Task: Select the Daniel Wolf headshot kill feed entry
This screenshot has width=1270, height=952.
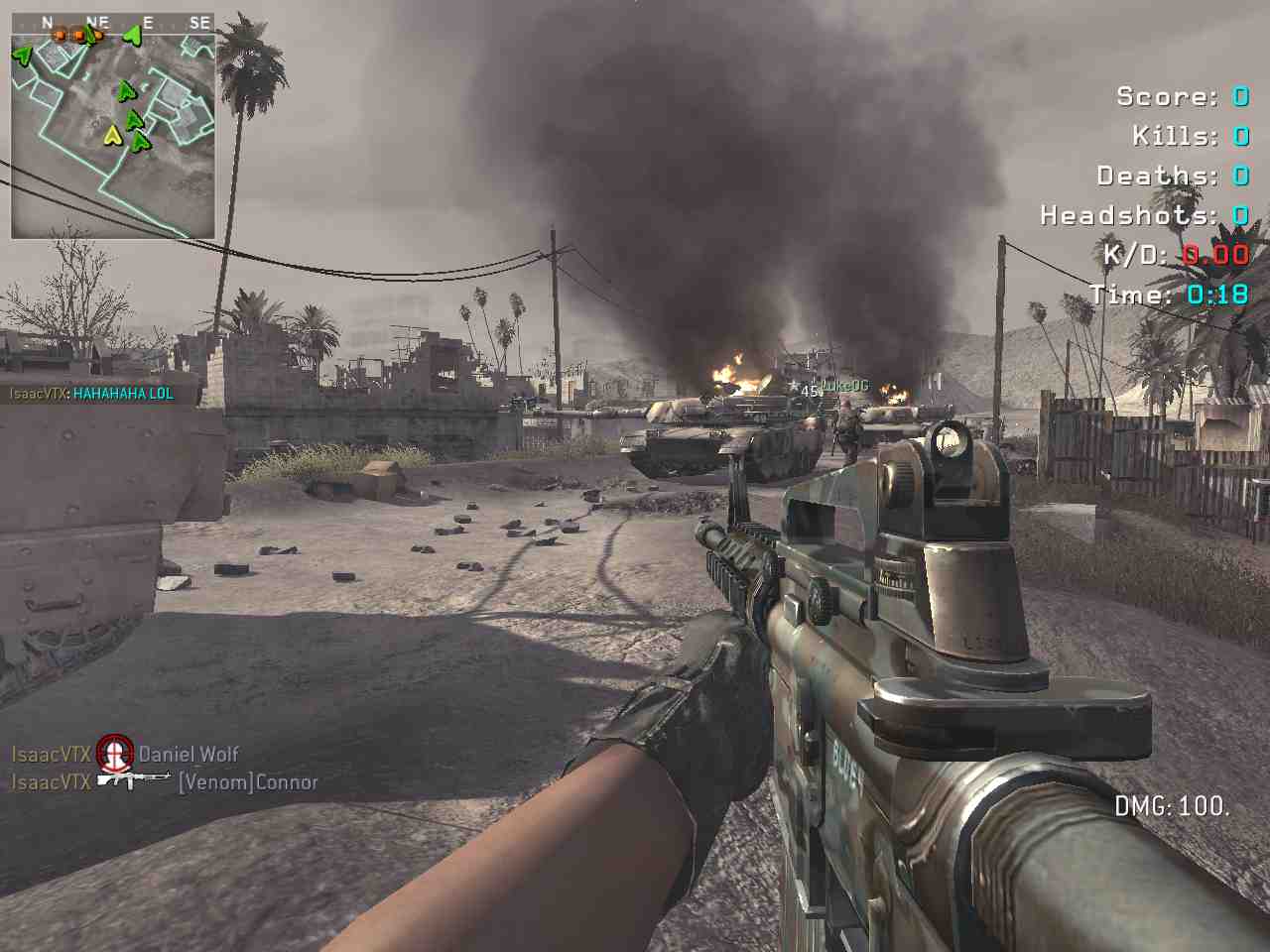Action: tap(125, 755)
